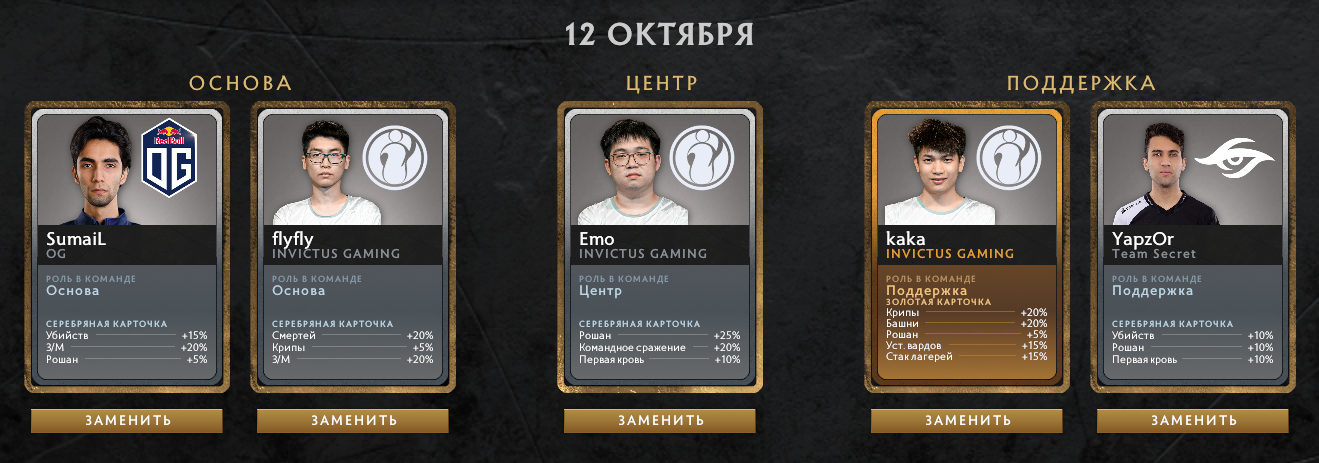Select kaka's gold player card

click(x=967, y=247)
